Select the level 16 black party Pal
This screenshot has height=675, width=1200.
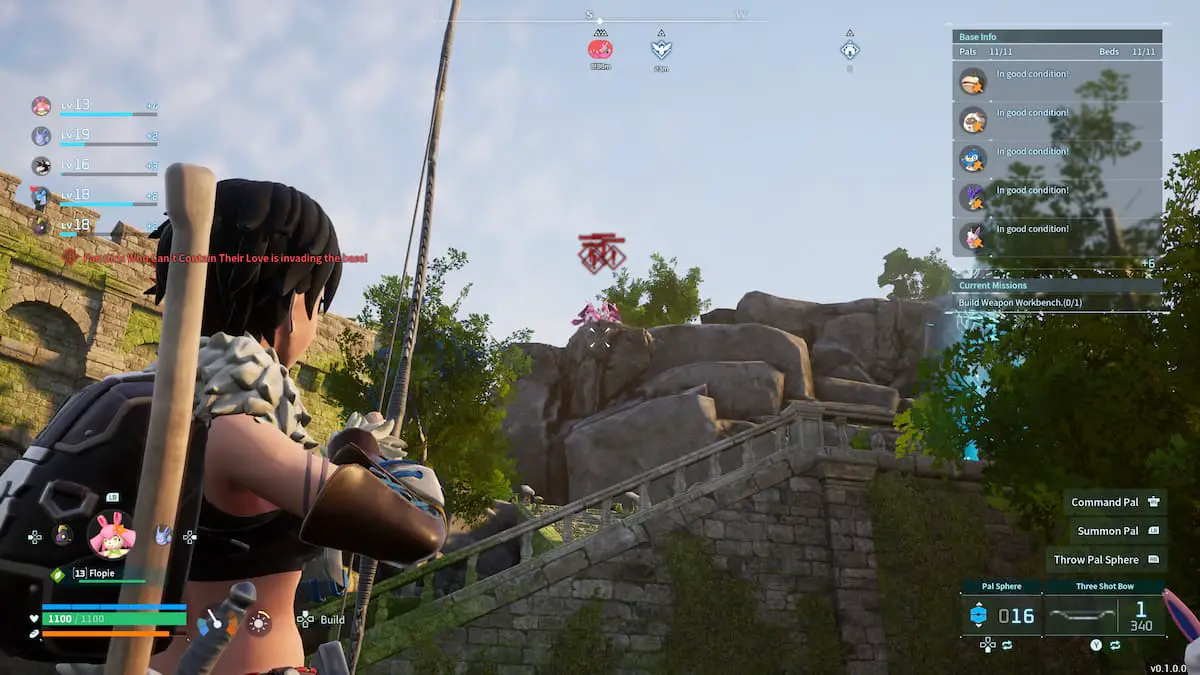click(x=42, y=166)
